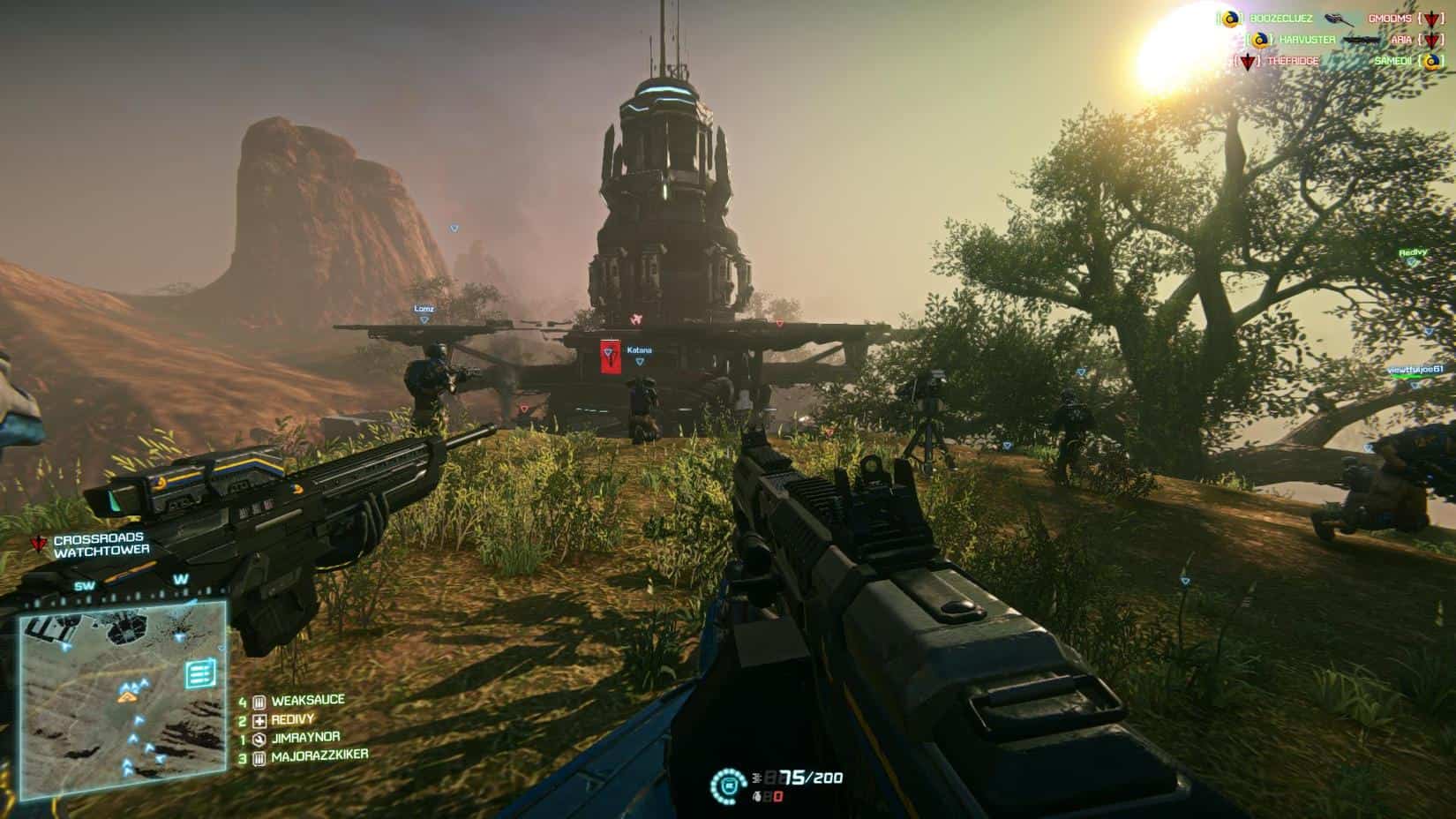This screenshot has height=819, width=1456.
Task: Select squad member JIMRAYNOR
Action: [x=305, y=737]
